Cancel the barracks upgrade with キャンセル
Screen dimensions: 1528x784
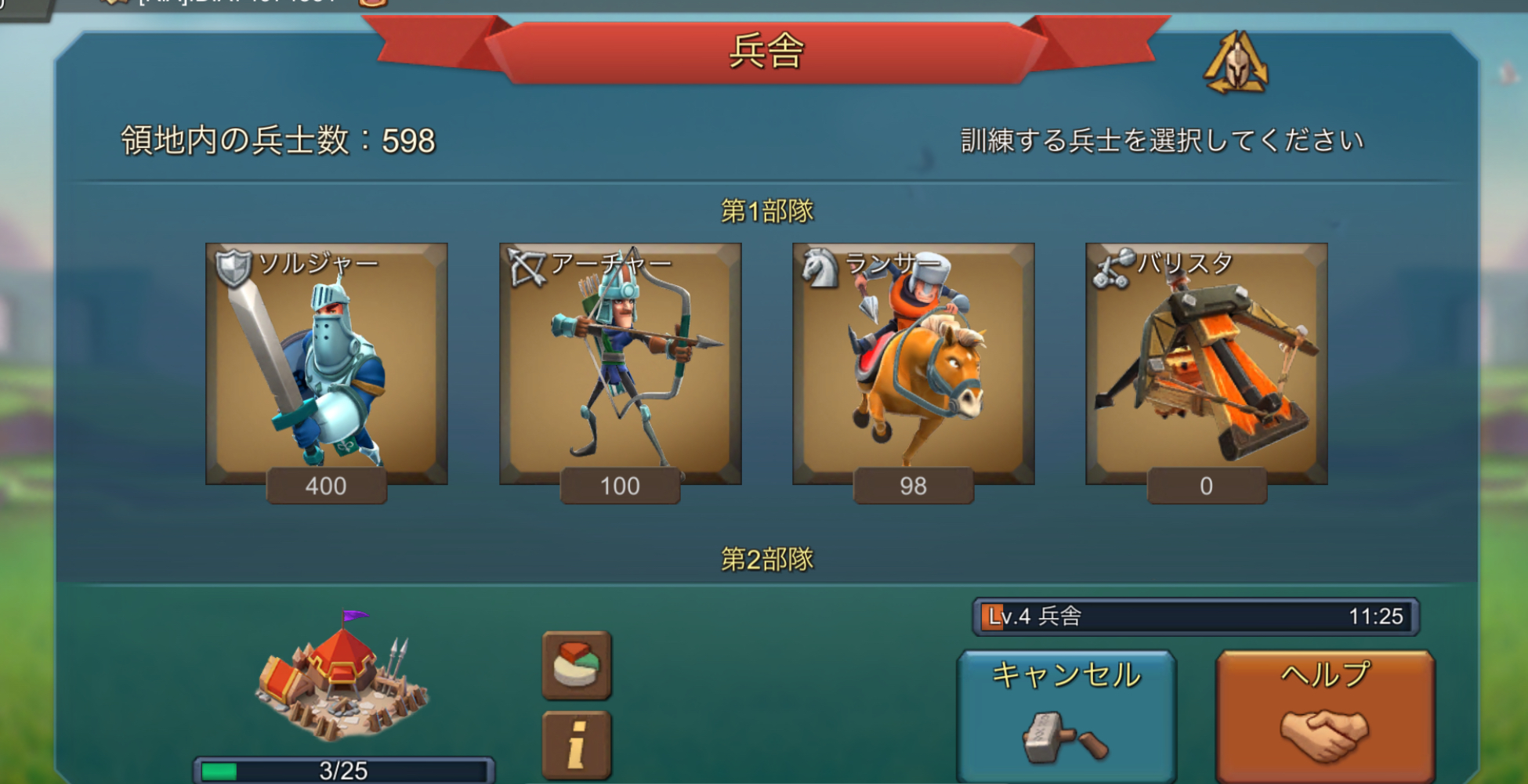click(x=1066, y=715)
